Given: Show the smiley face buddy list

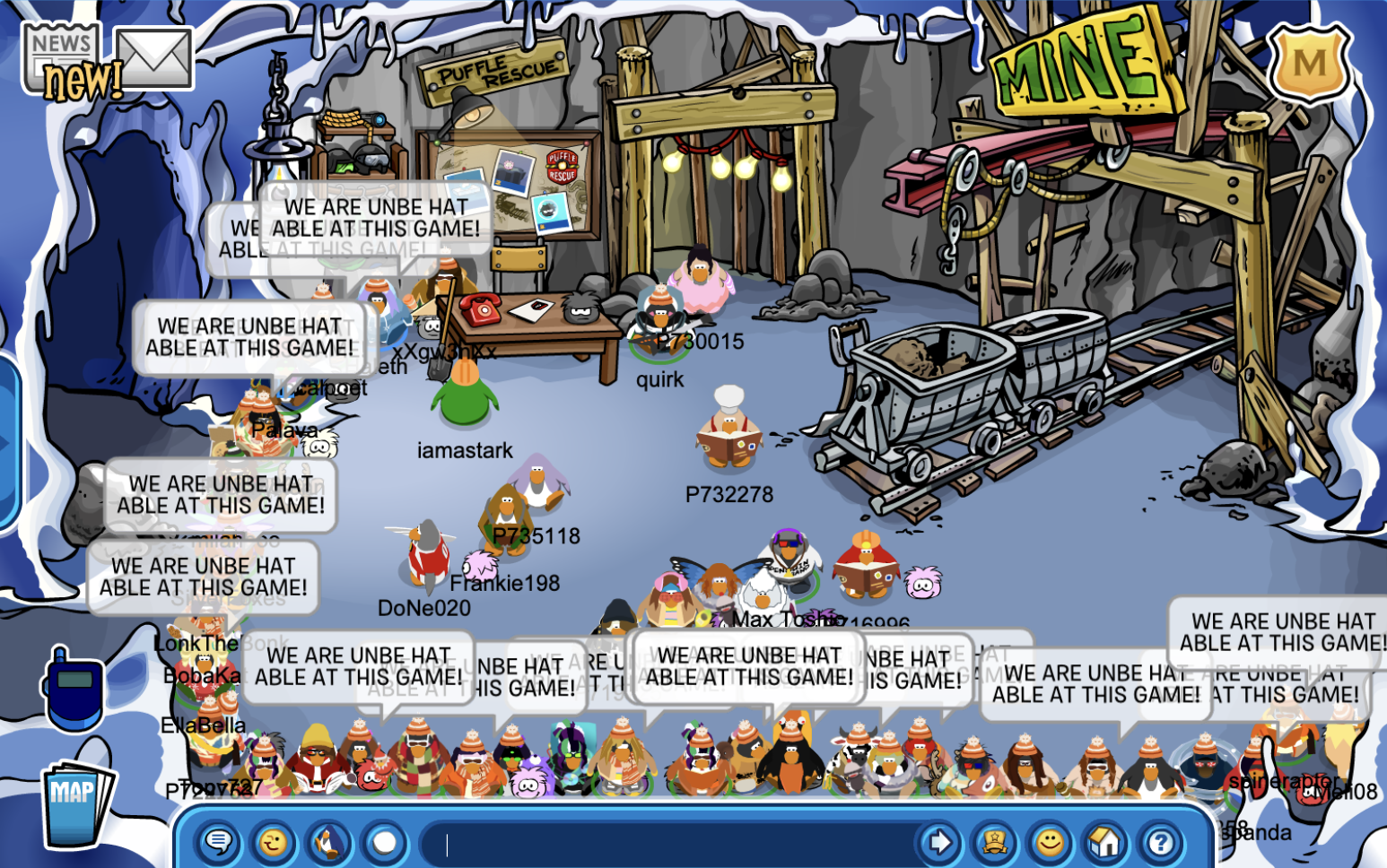Looking at the screenshot, I should (x=1050, y=843).
